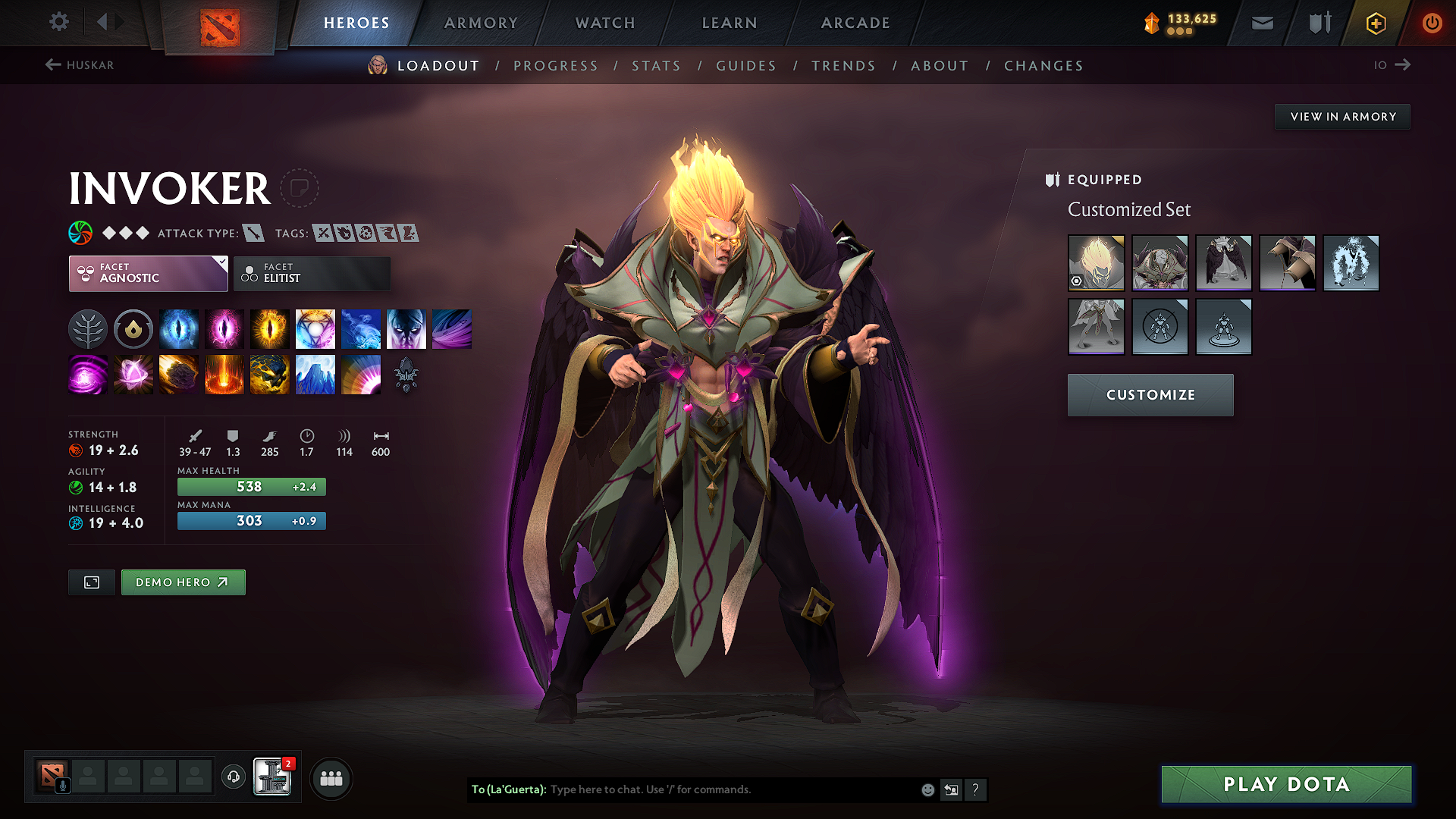Open the mail envelope icon top right

[x=1261, y=23]
